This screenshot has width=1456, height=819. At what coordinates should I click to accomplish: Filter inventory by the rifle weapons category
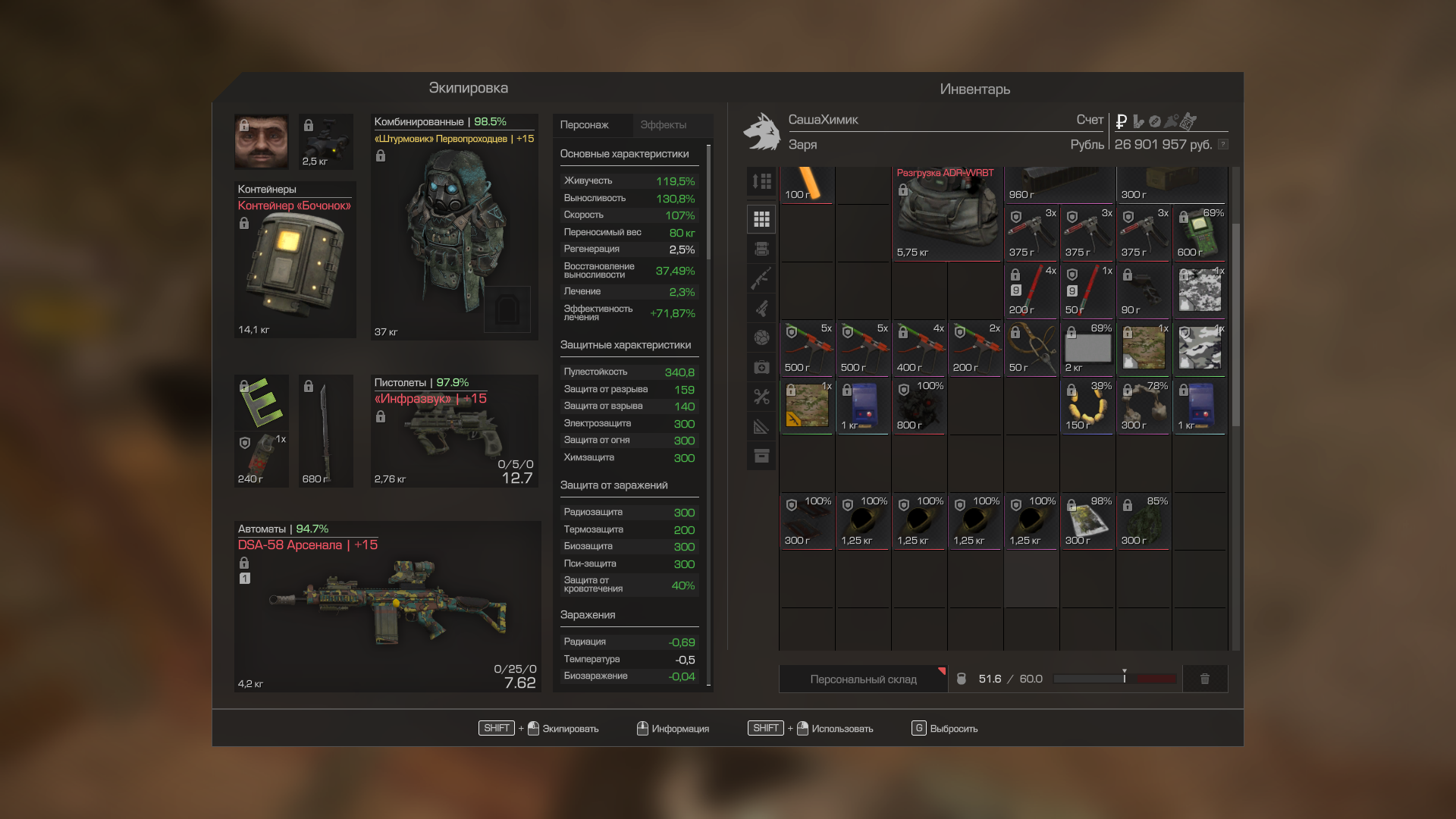point(761,278)
